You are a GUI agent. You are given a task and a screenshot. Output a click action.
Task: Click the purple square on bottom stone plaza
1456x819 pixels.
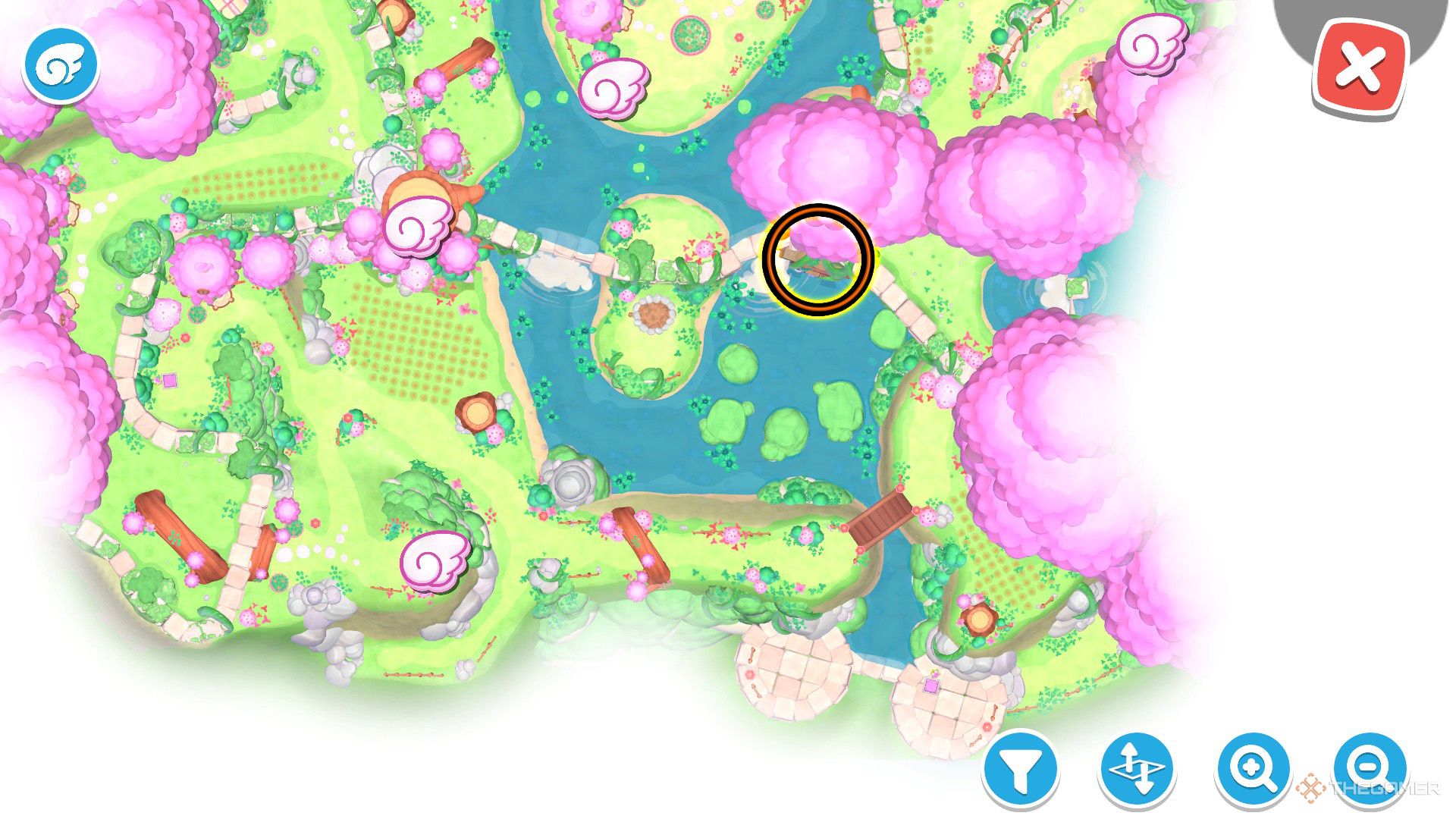[x=930, y=686]
